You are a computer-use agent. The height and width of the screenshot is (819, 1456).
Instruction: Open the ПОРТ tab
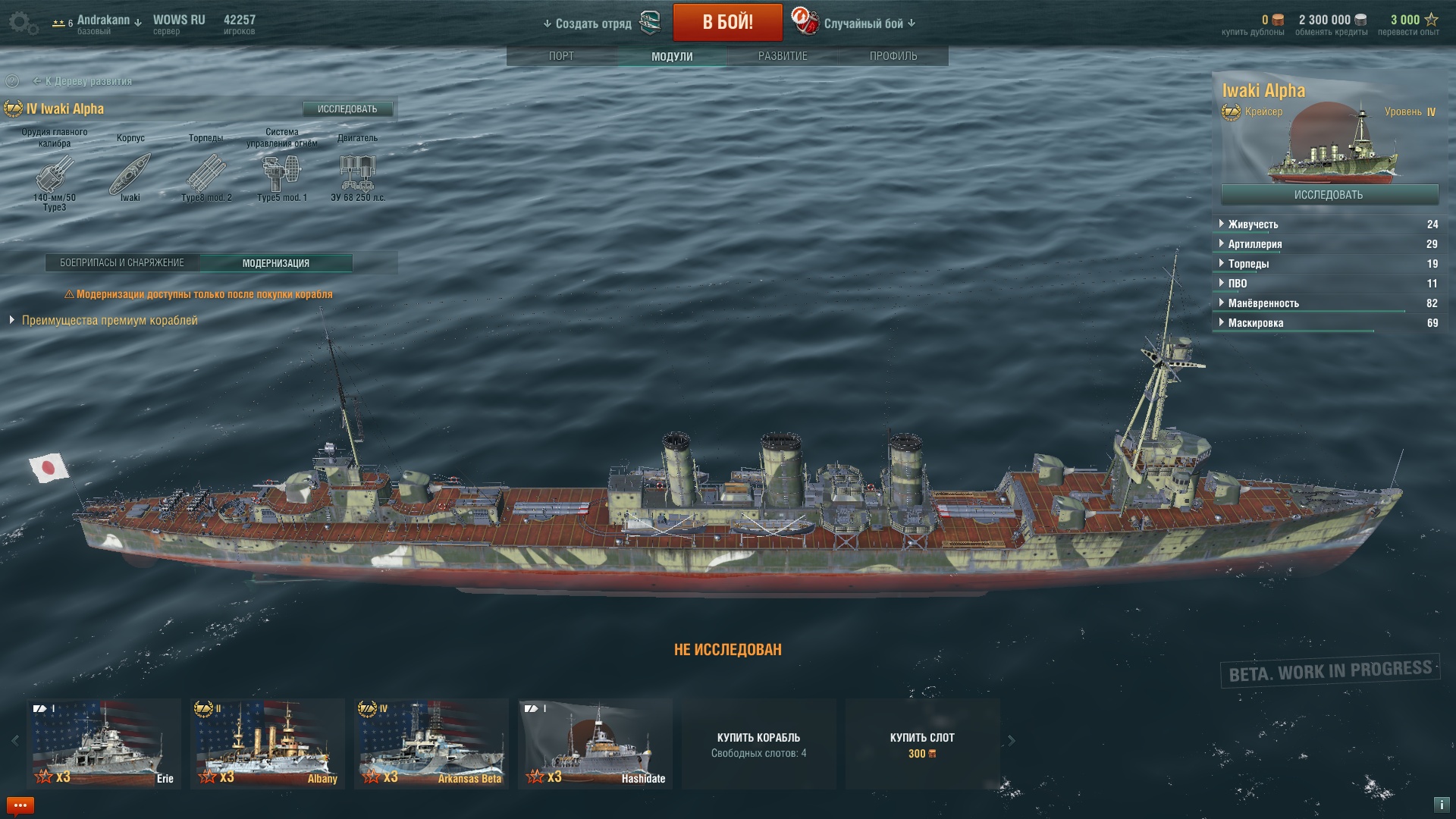561,56
